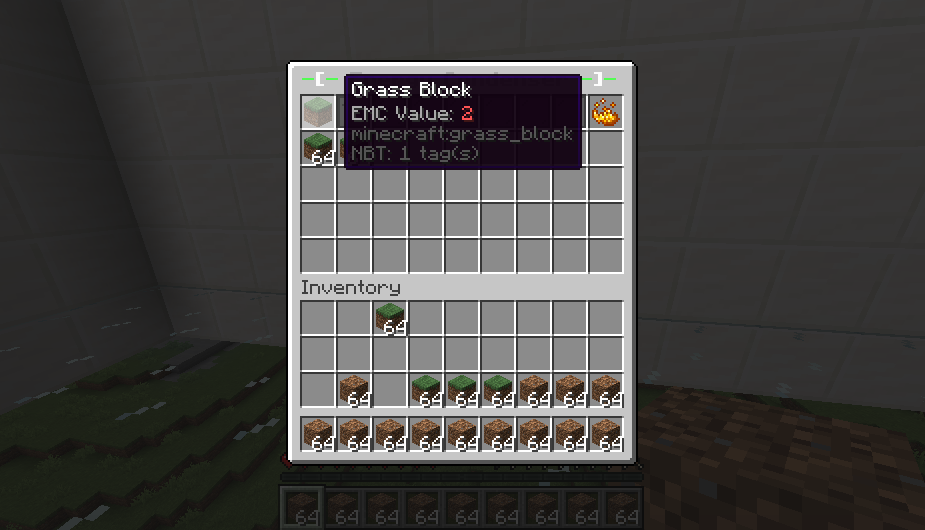Take the lone grass block stack under Inventory label
Image resolution: width=925 pixels, height=530 pixels.
[x=390, y=318]
